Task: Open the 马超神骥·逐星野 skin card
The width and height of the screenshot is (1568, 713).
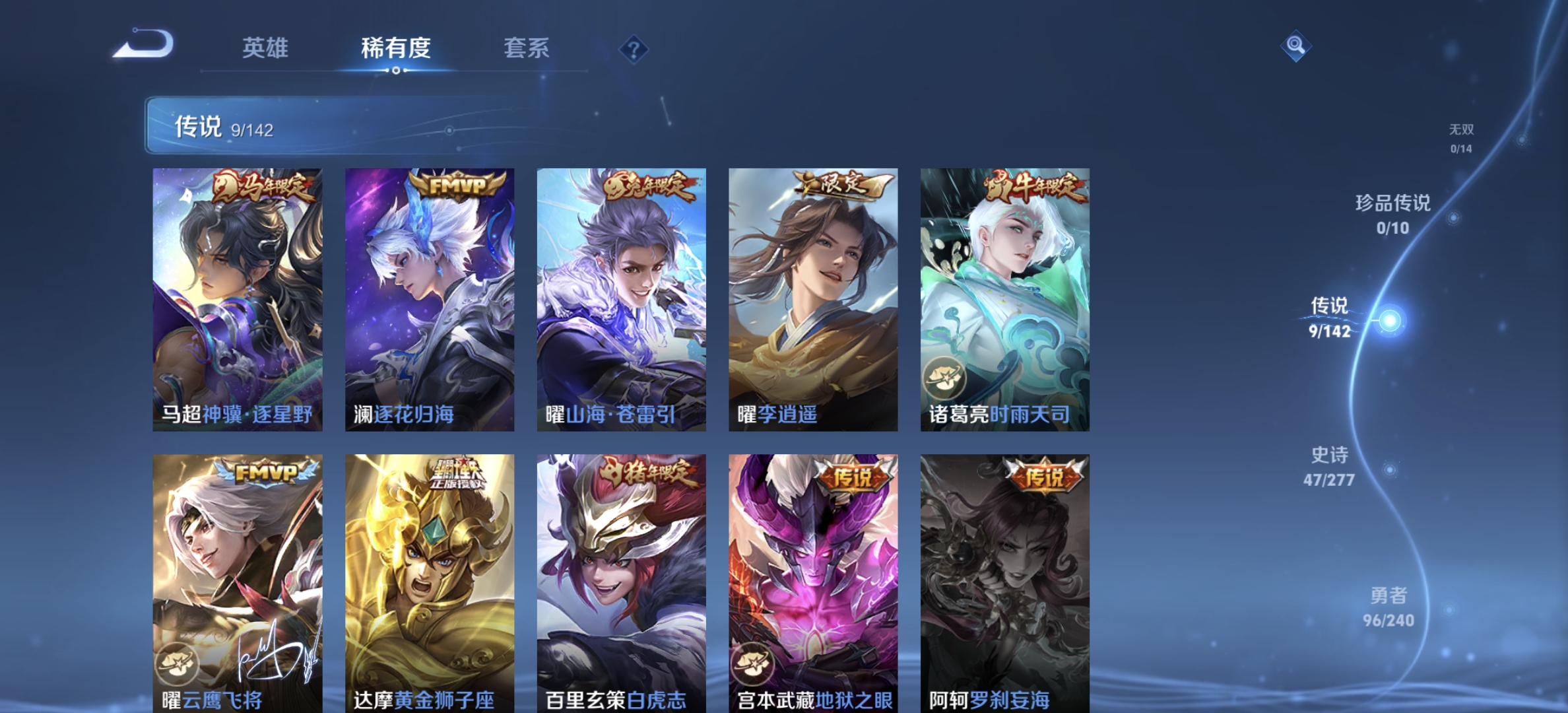Action: tap(237, 297)
